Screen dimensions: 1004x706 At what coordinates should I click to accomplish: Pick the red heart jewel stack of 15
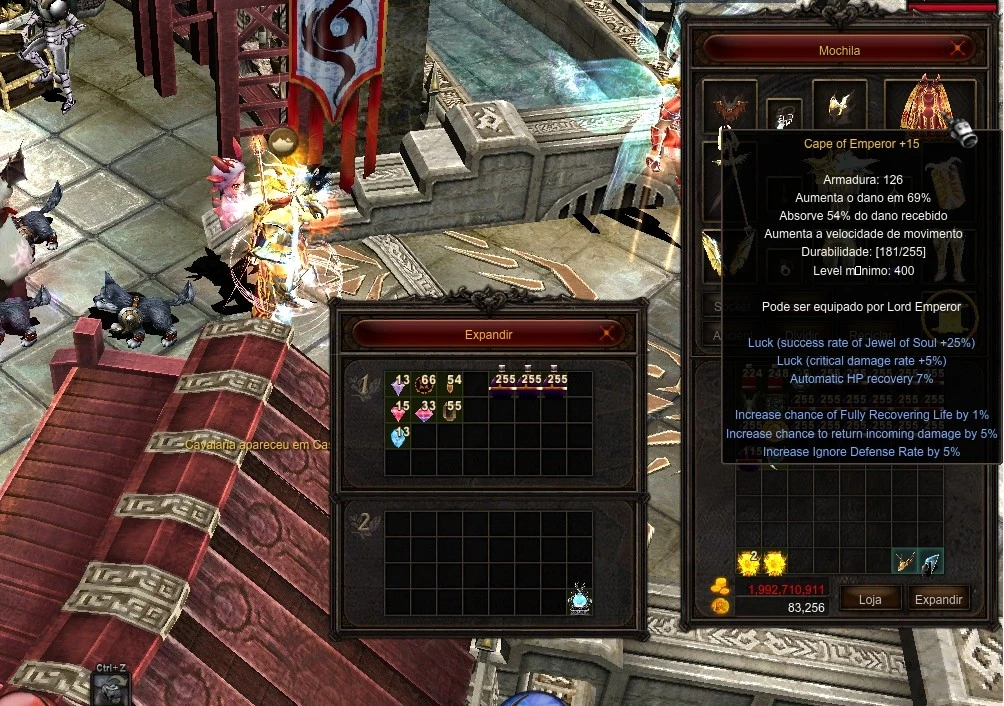[x=399, y=412]
